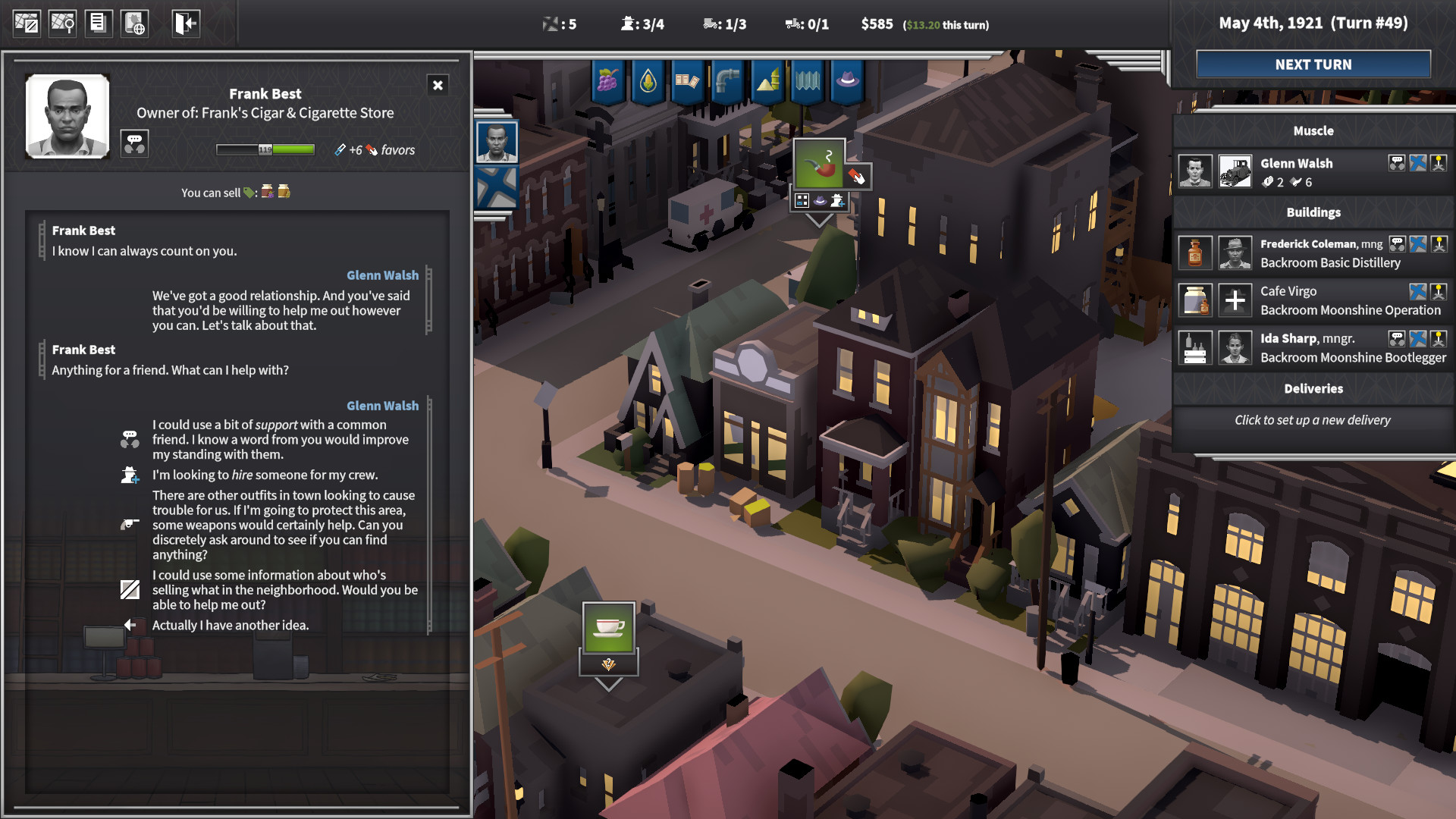The image size is (1456, 819).
Task: Select the 'Actually I have another idea' dialogue option
Action: (x=231, y=625)
